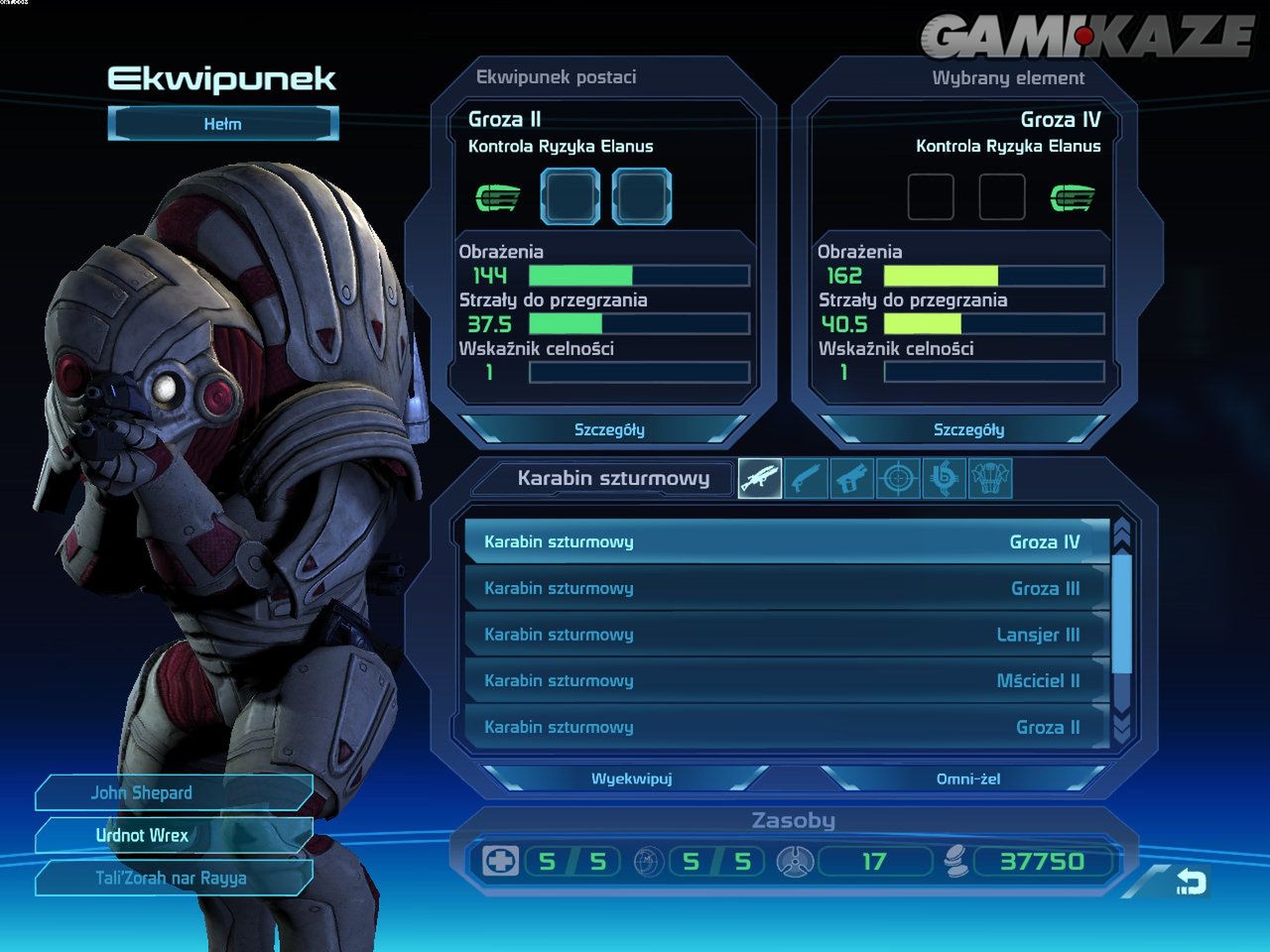Click the weapon list's scroll-down arrow
This screenshot has height=952, width=1270.
click(x=1122, y=729)
